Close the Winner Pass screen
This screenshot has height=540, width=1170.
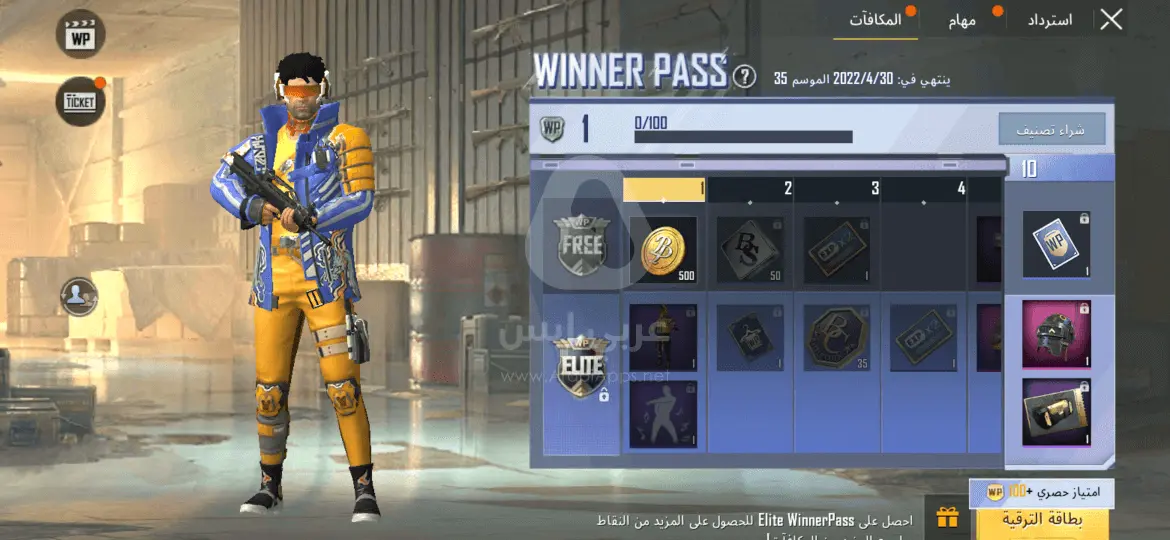coord(1111,19)
